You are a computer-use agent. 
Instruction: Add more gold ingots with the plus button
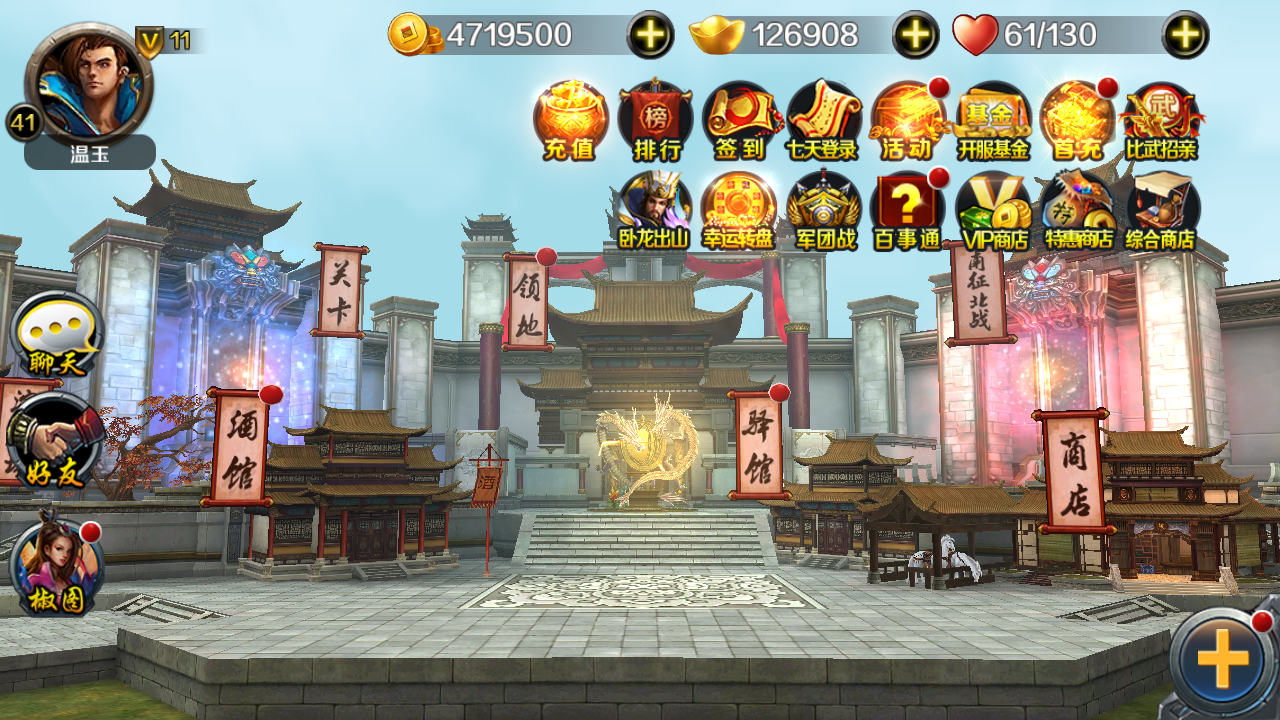(x=915, y=35)
